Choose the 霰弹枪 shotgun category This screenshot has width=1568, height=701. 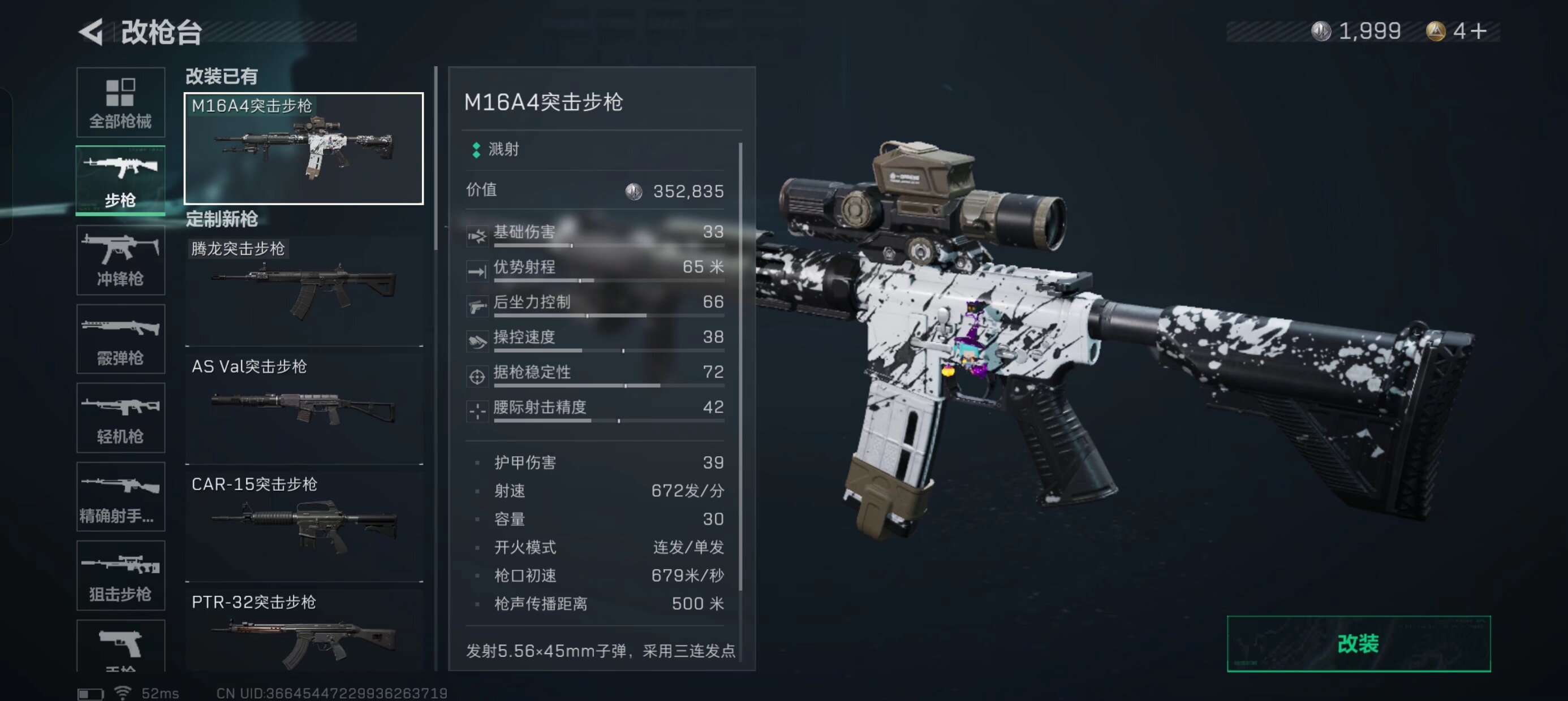click(x=120, y=339)
